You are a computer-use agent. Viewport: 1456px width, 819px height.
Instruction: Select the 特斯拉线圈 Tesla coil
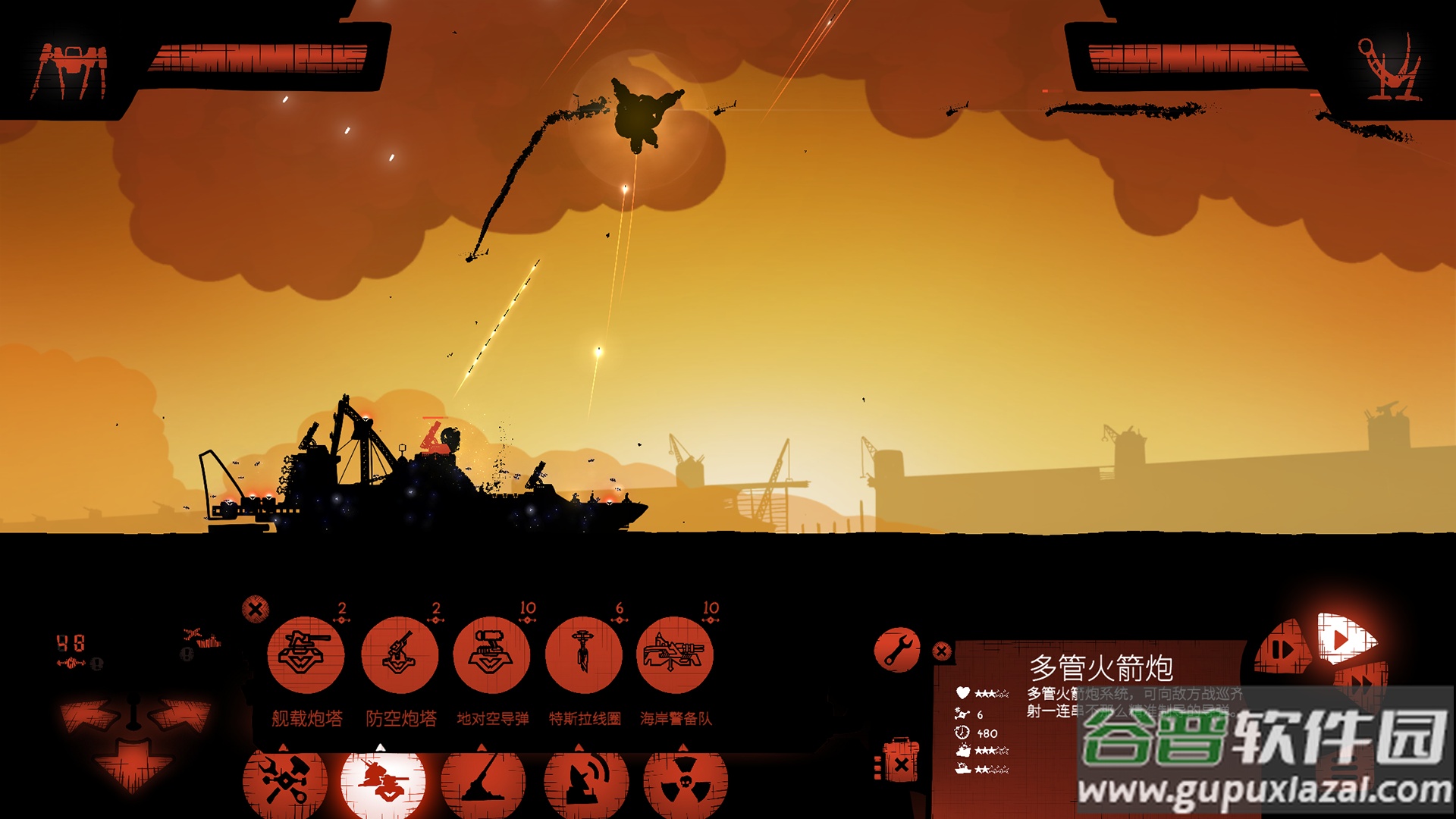(583, 655)
